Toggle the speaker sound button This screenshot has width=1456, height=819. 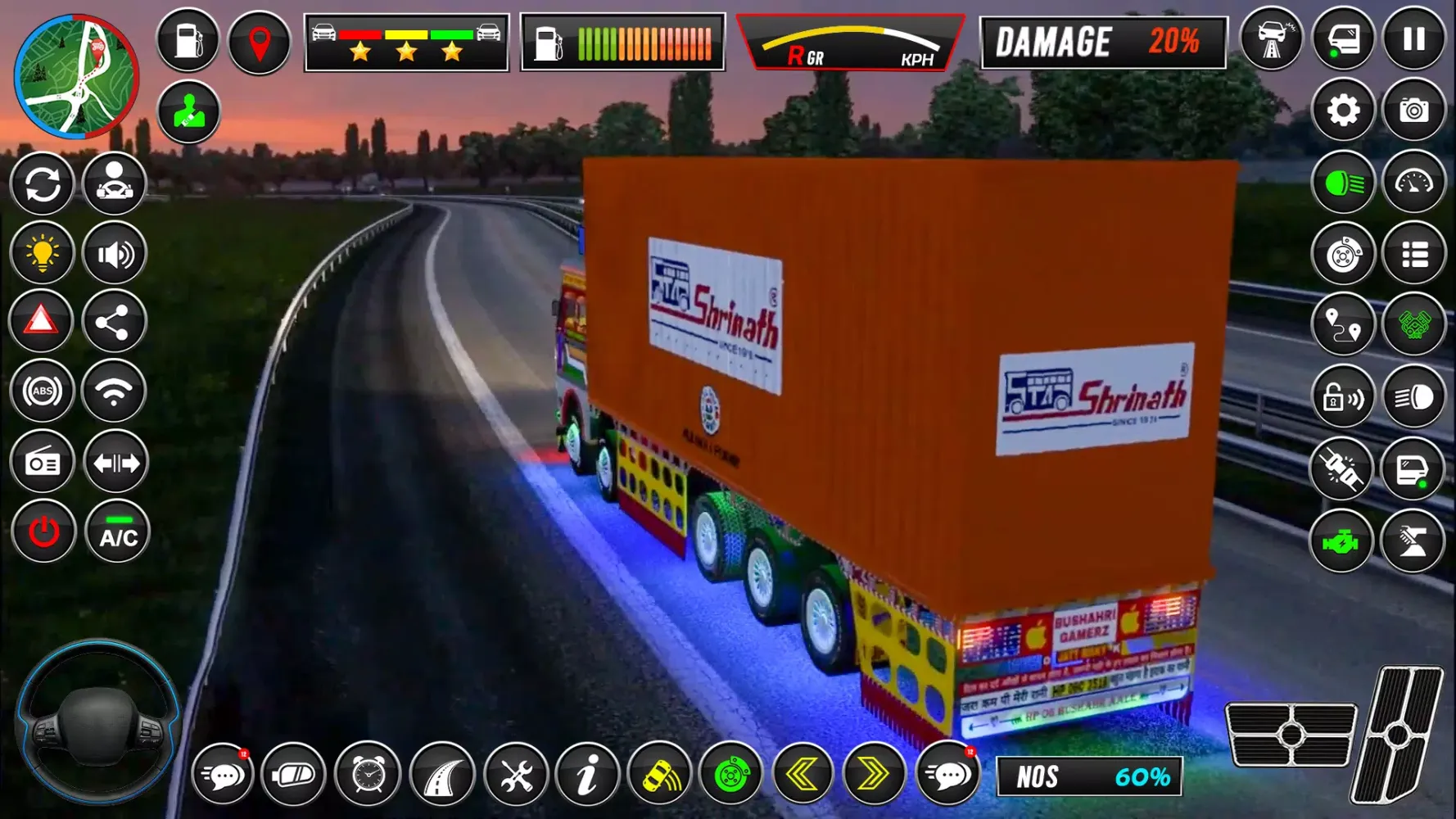(x=115, y=255)
